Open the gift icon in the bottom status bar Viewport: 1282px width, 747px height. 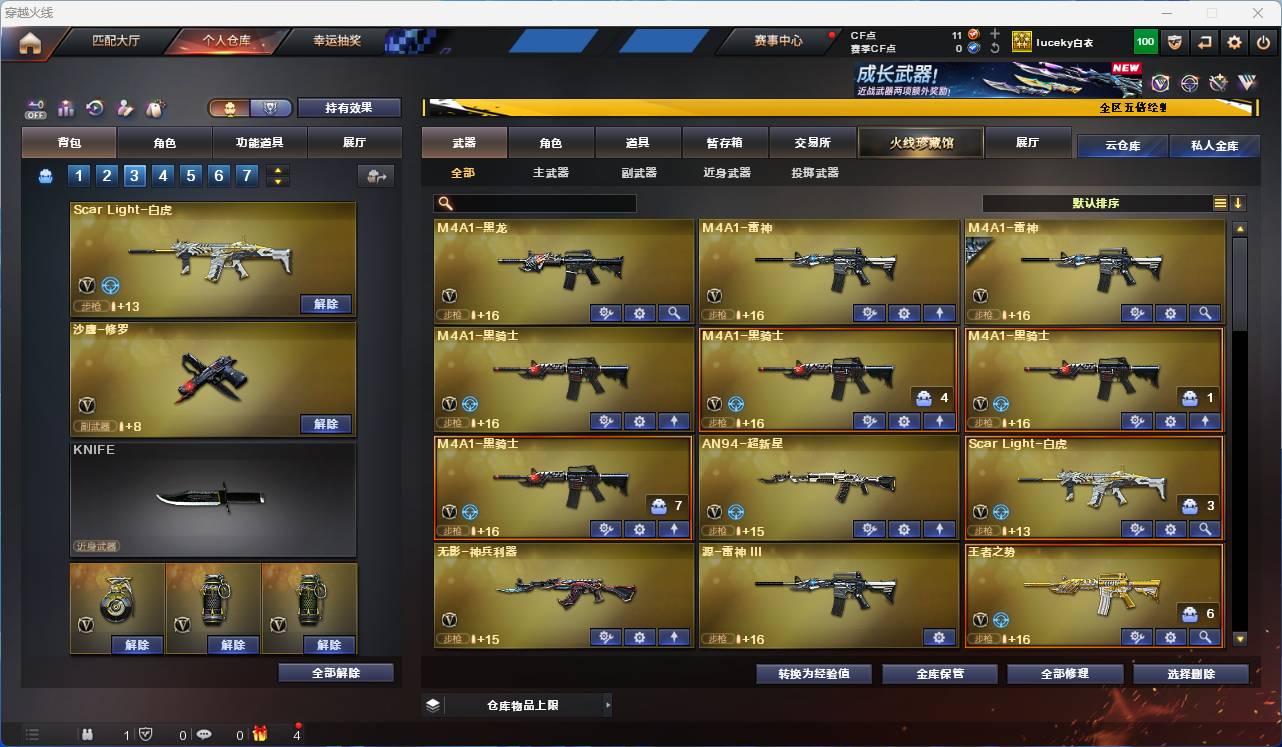(x=260, y=734)
